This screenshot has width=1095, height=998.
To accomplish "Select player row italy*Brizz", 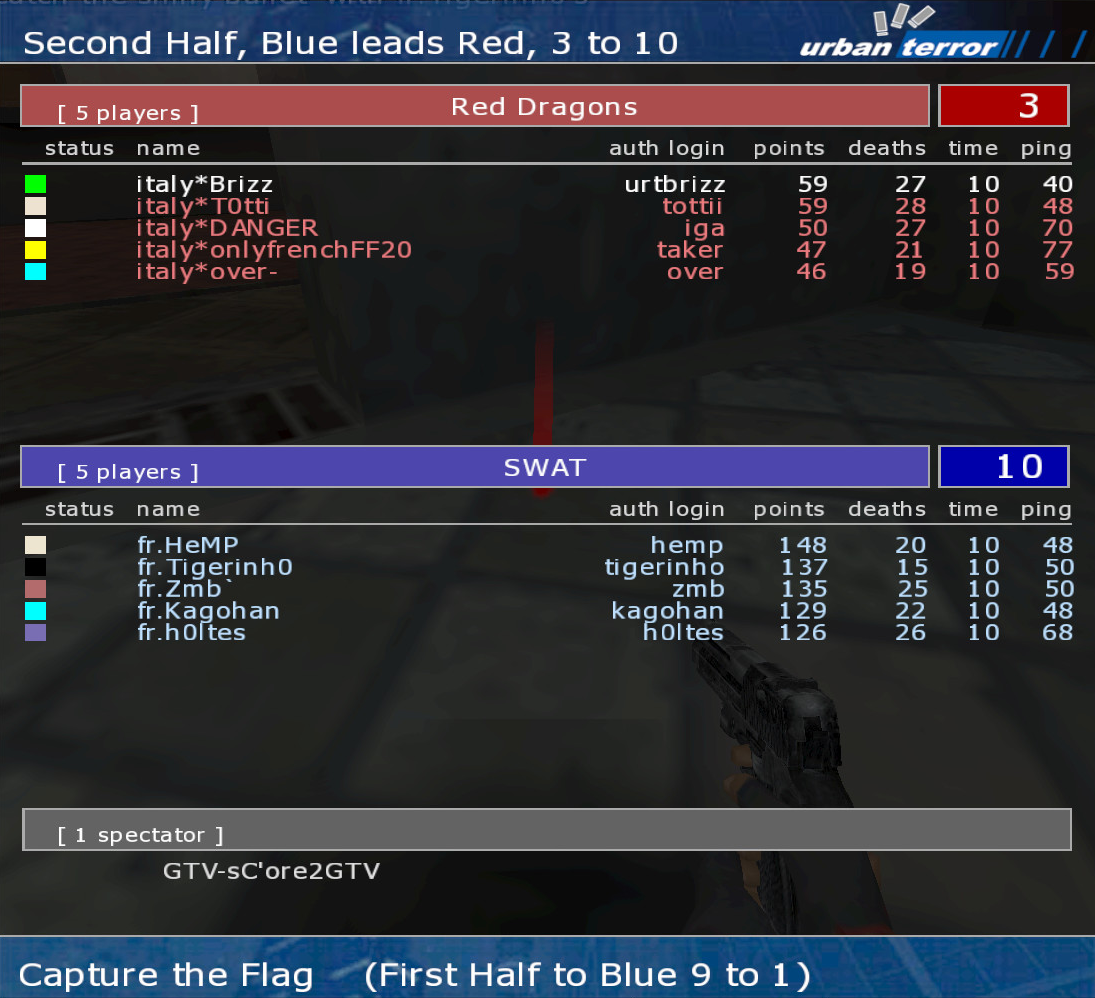I will coord(205,184).
